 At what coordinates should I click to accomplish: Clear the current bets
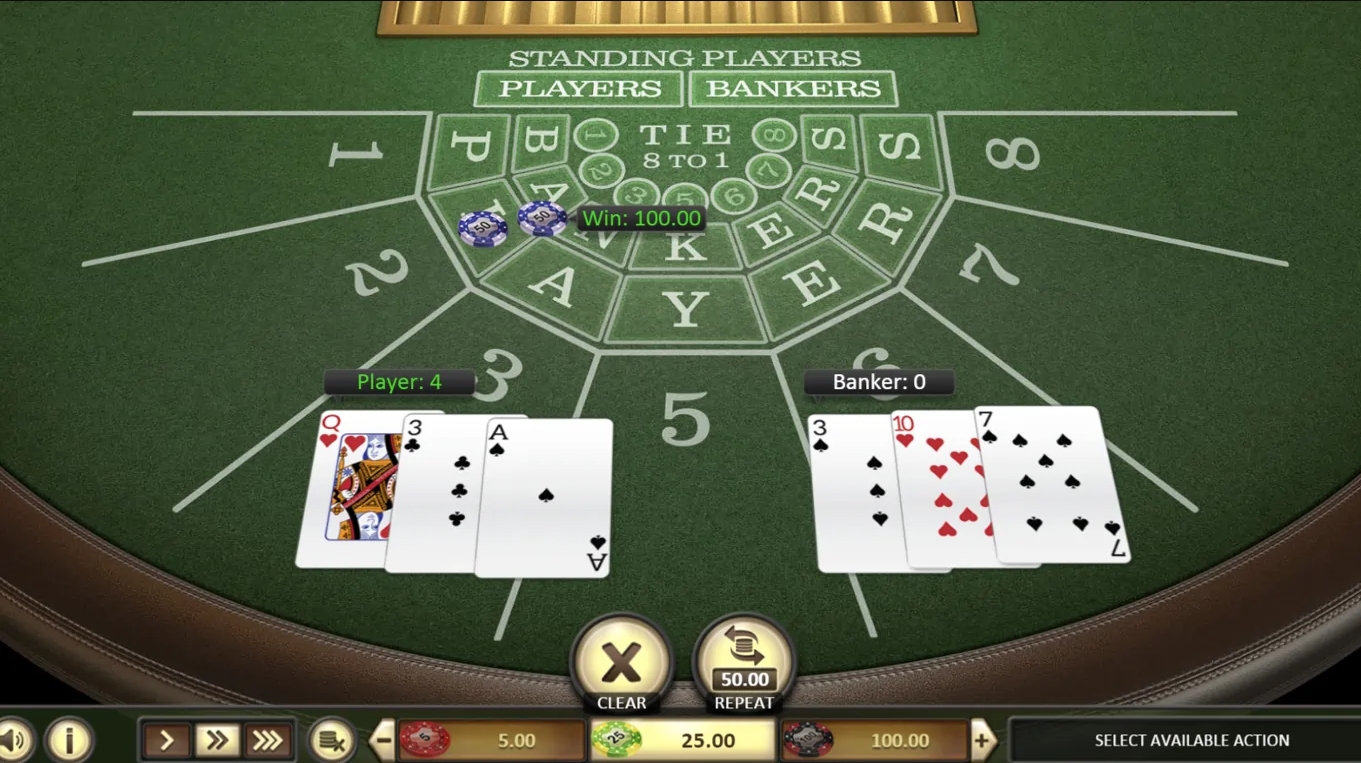pyautogui.click(x=621, y=664)
